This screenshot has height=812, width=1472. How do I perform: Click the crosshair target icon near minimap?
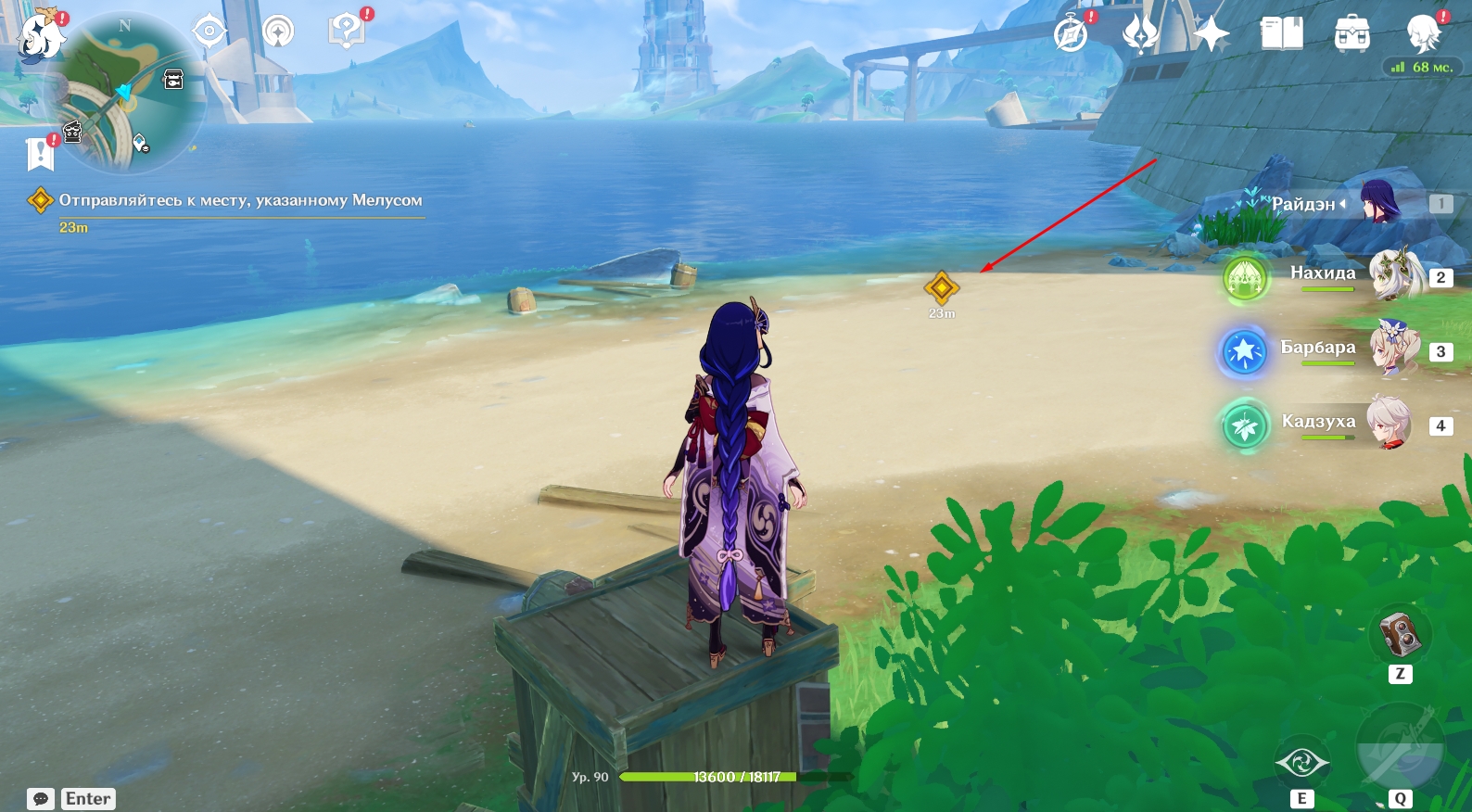[209, 32]
